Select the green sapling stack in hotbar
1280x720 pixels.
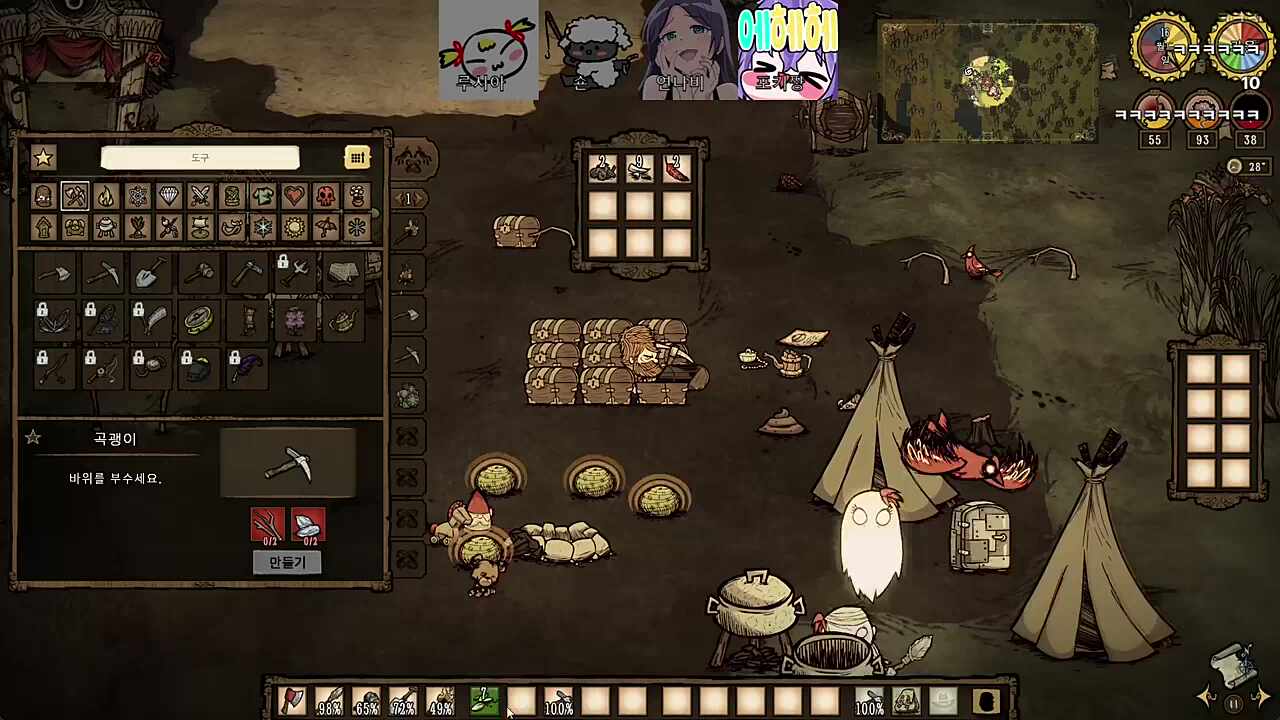(484, 701)
